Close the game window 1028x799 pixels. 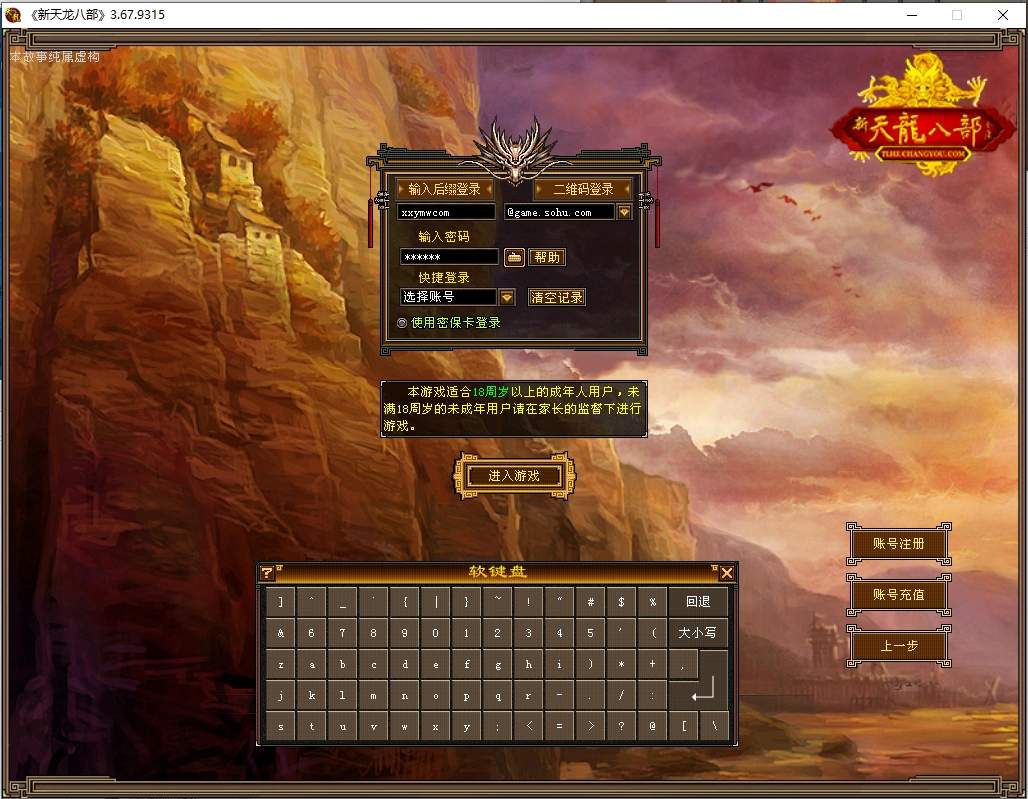pyautogui.click(x=1003, y=15)
